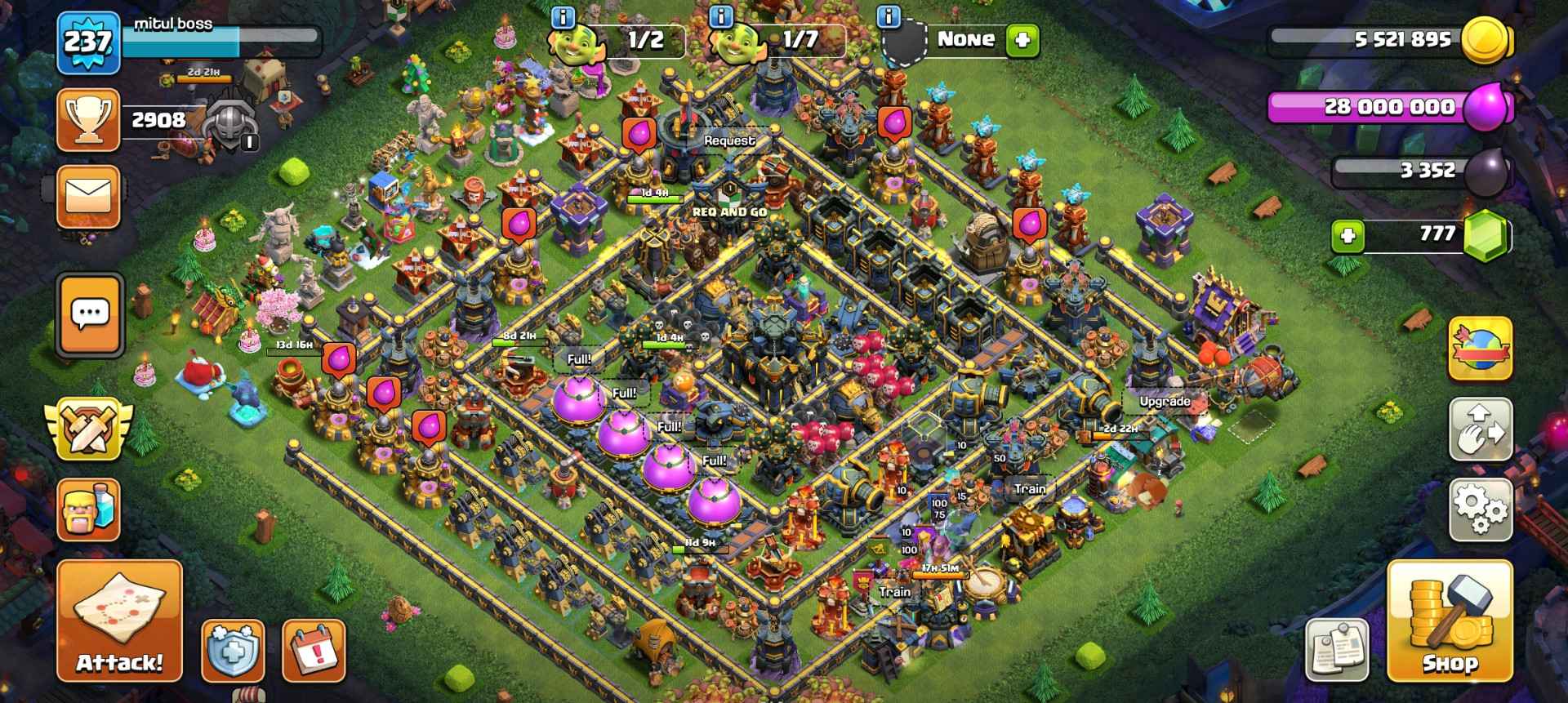Screen dimensions: 1568x703
Task: Add a builder potion beside None
Action: tap(1022, 39)
